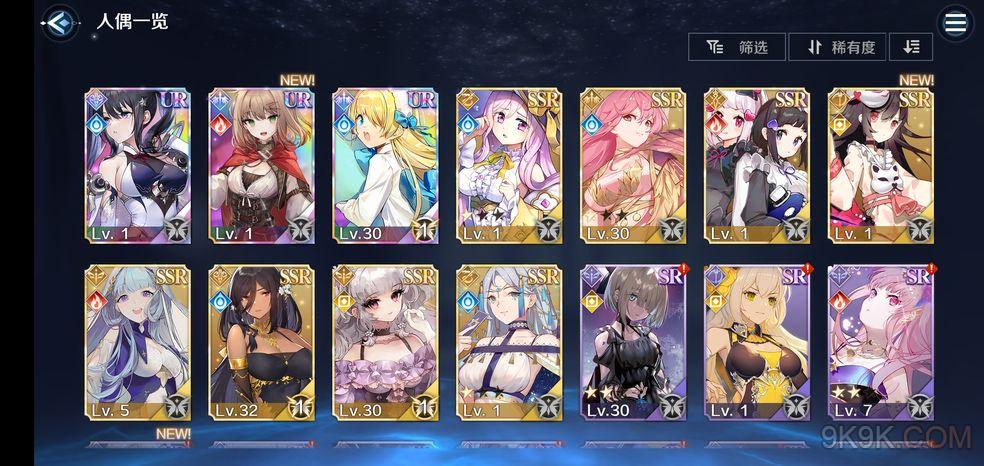Viewport: 984px width, 466px height.
Task: Select the NEW SSR card with fox mask
Action: pos(881,165)
